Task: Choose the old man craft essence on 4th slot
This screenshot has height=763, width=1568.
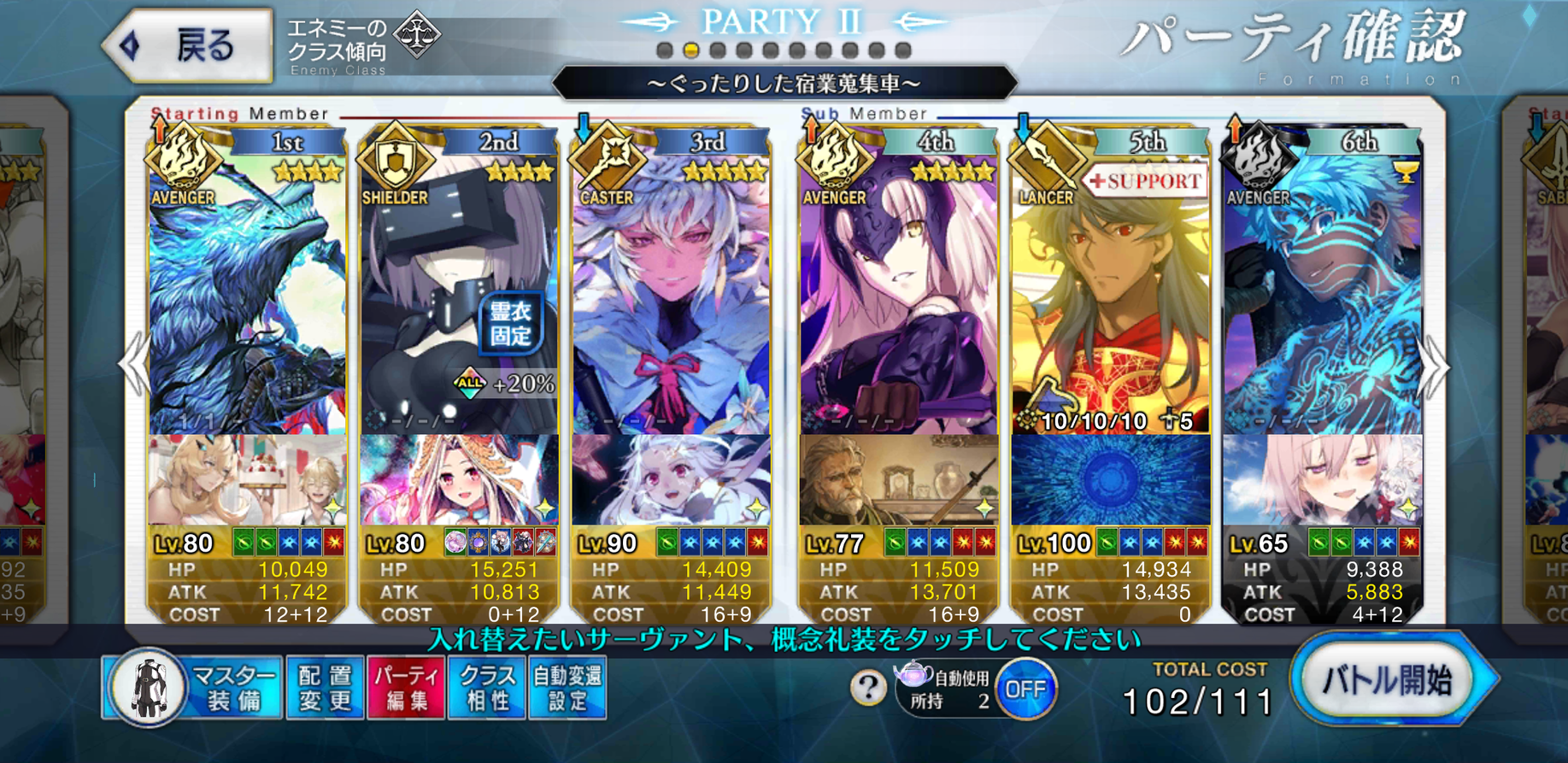Action: [897, 480]
